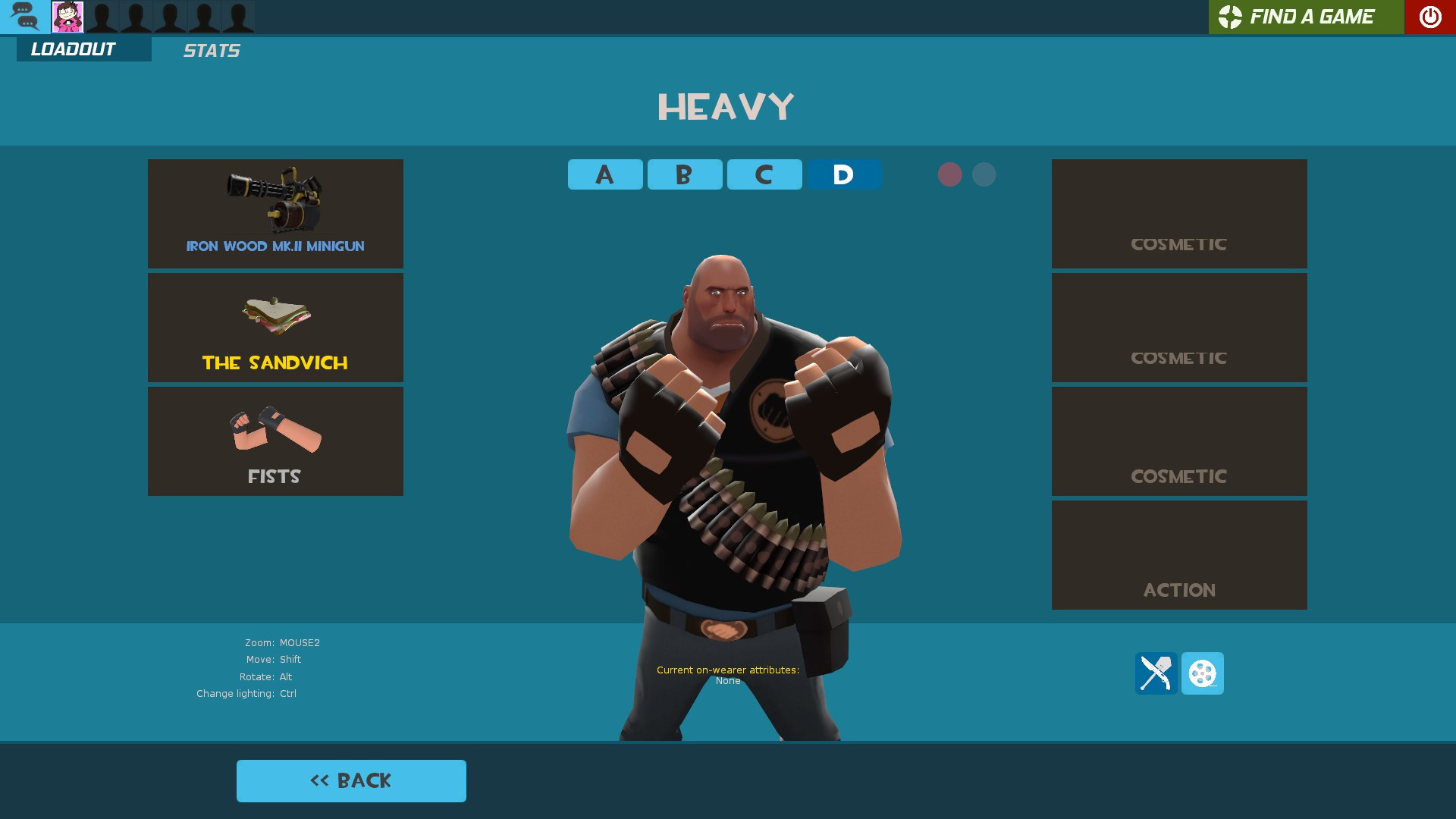Activate loadout preset C
Viewport: 1456px width, 819px height.
pyautogui.click(x=764, y=174)
